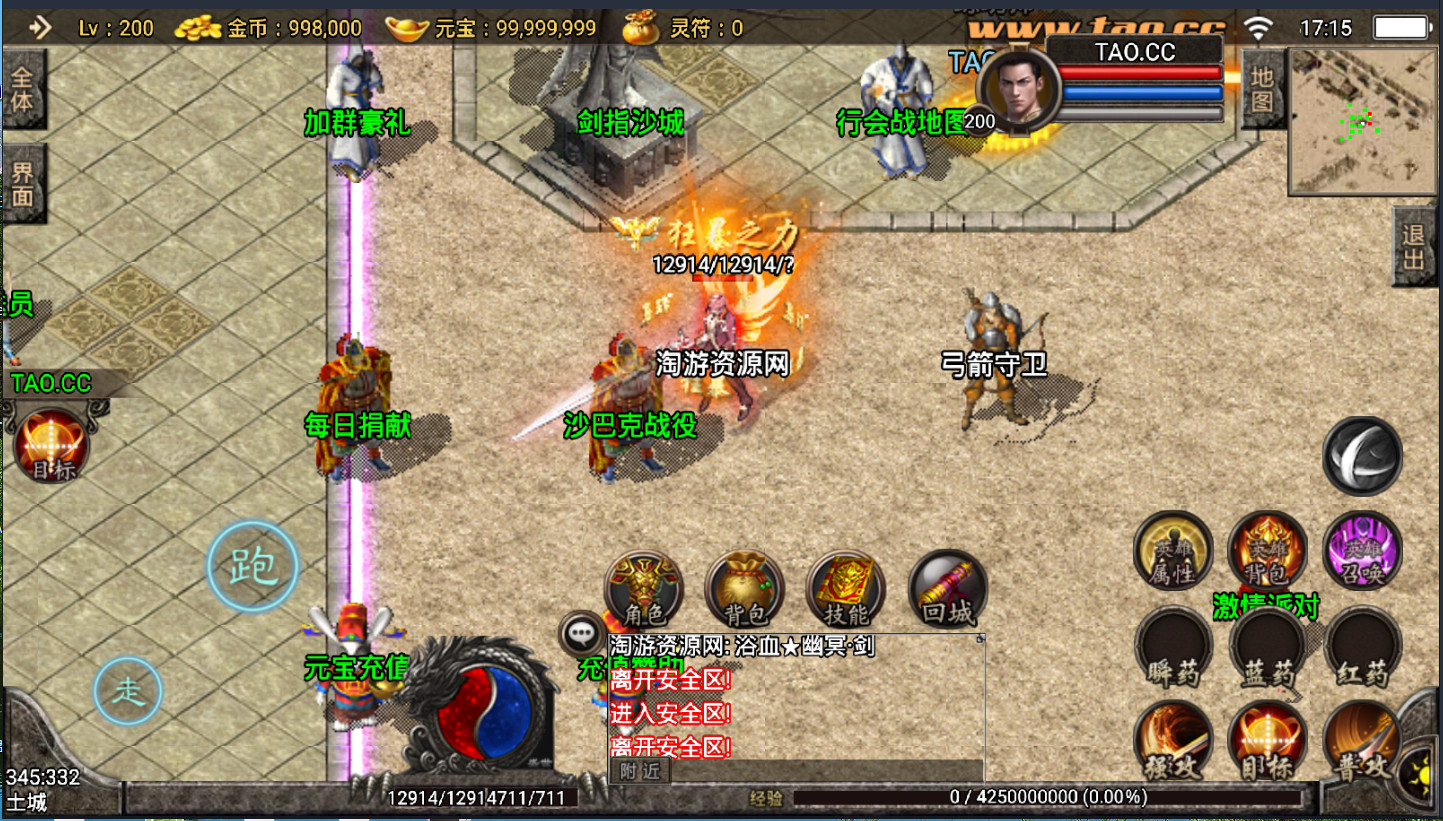Open the 角色 character panel
This screenshot has width=1443, height=821.
(643, 590)
